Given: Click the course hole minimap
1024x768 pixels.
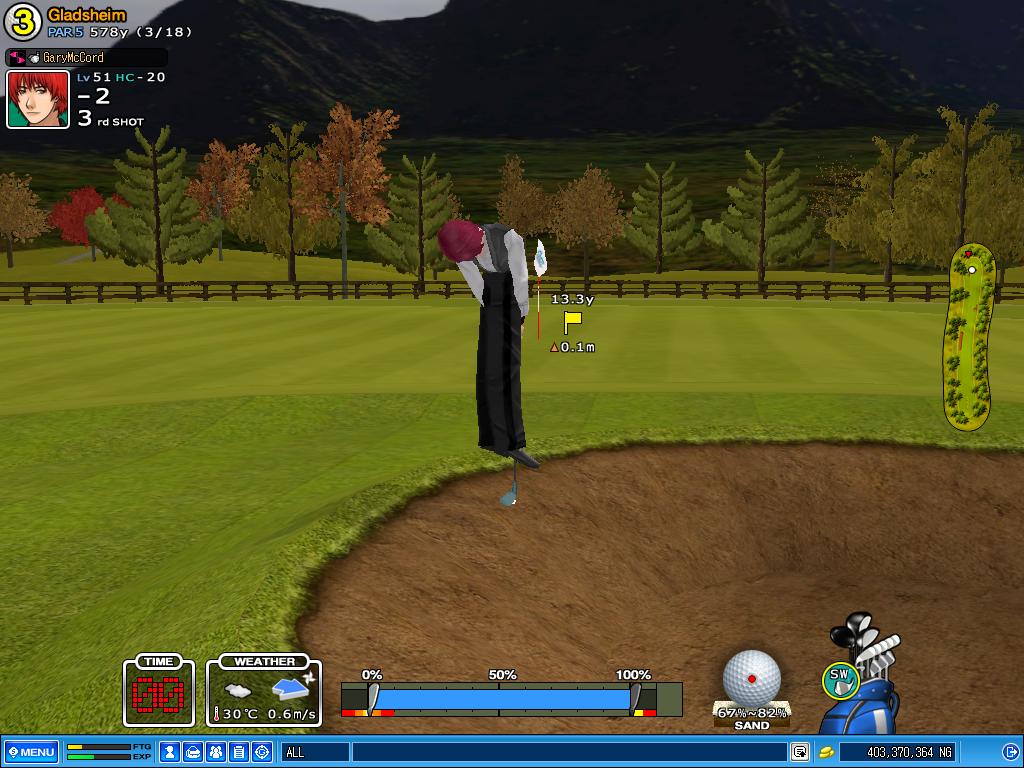Looking at the screenshot, I should coord(971,337).
